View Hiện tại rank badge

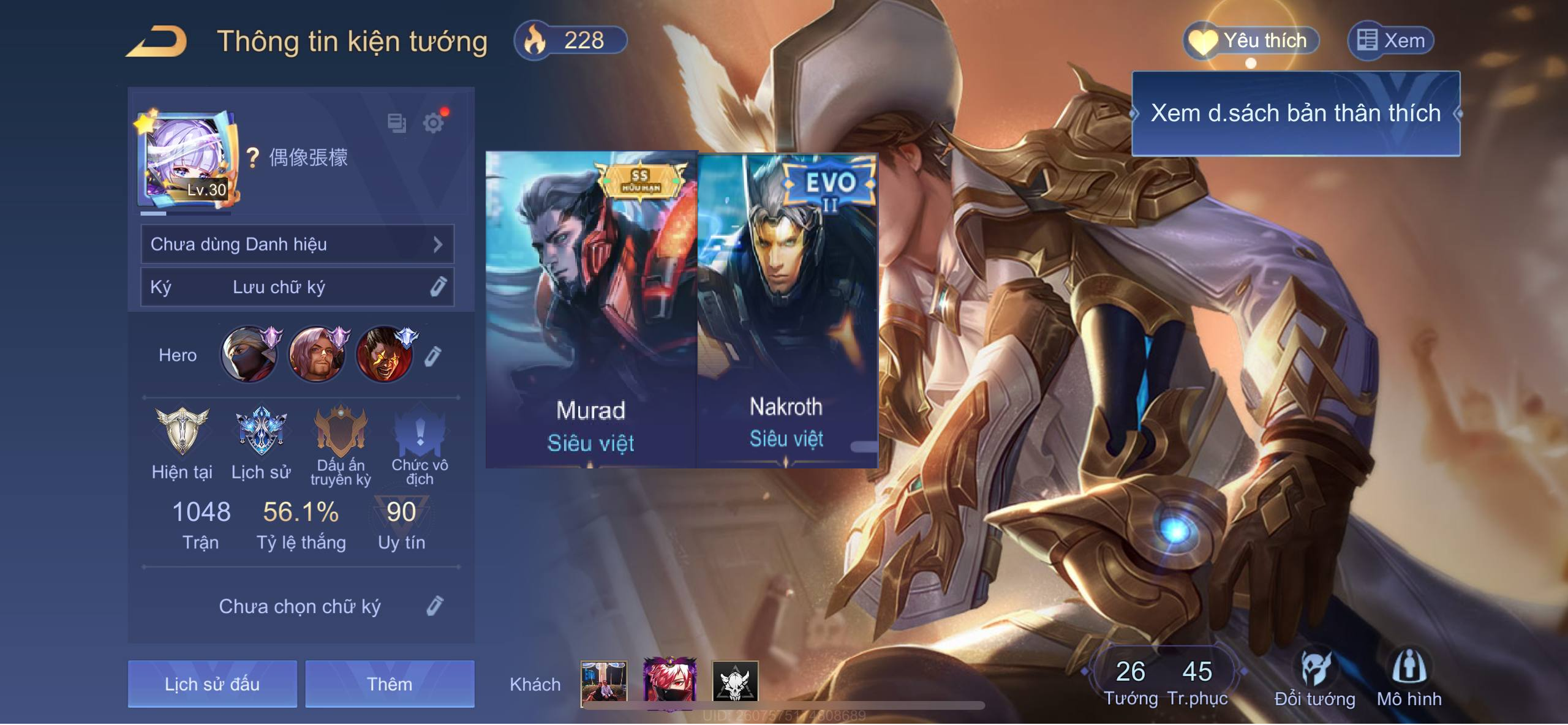(x=182, y=432)
